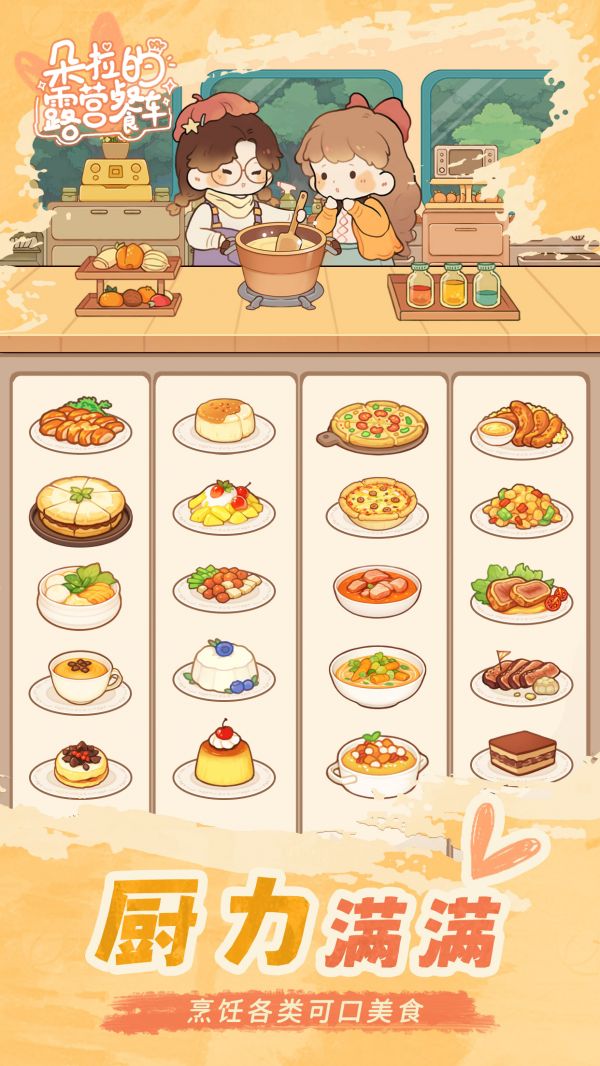The height and width of the screenshot is (1066, 600).
Task: Select the roast chicken dish with greens
Action: tap(80, 424)
